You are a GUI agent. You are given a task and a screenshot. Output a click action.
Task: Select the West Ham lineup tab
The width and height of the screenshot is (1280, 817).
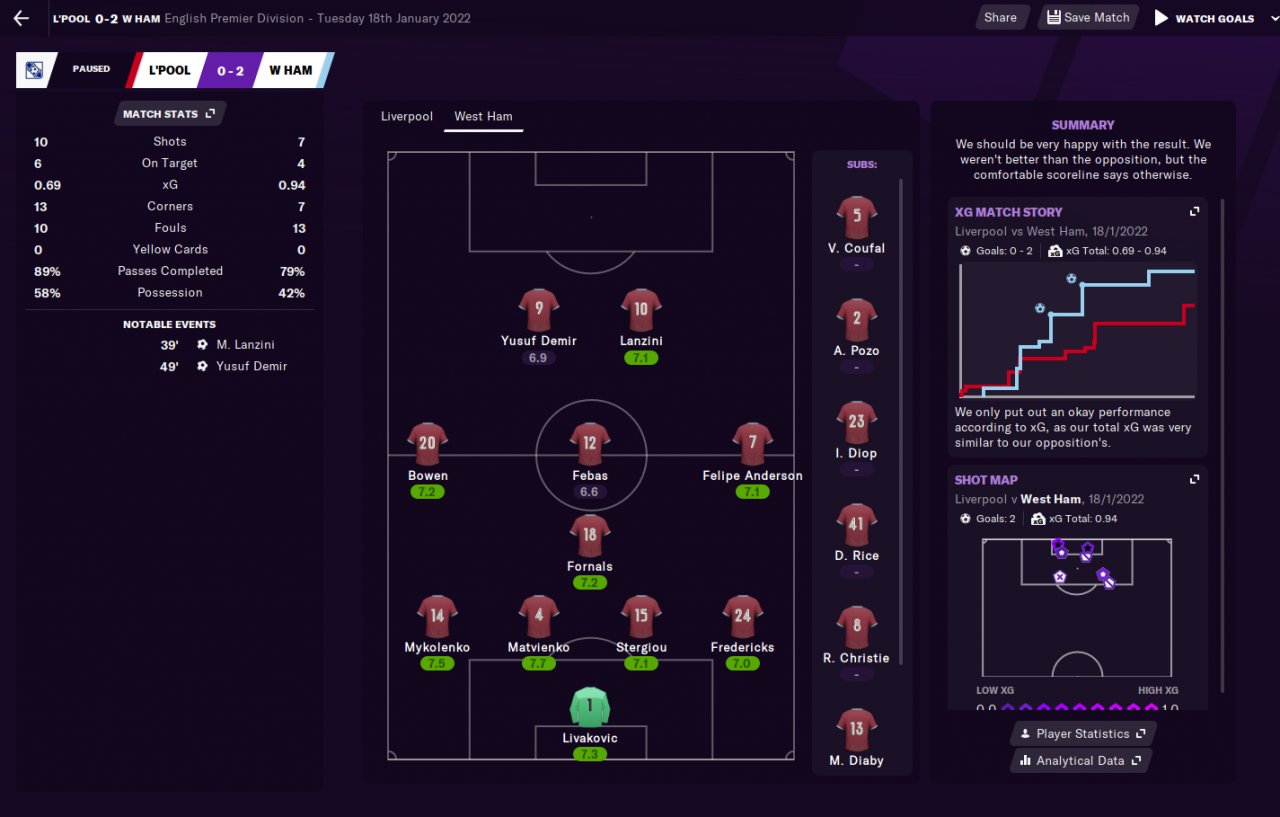pos(483,116)
